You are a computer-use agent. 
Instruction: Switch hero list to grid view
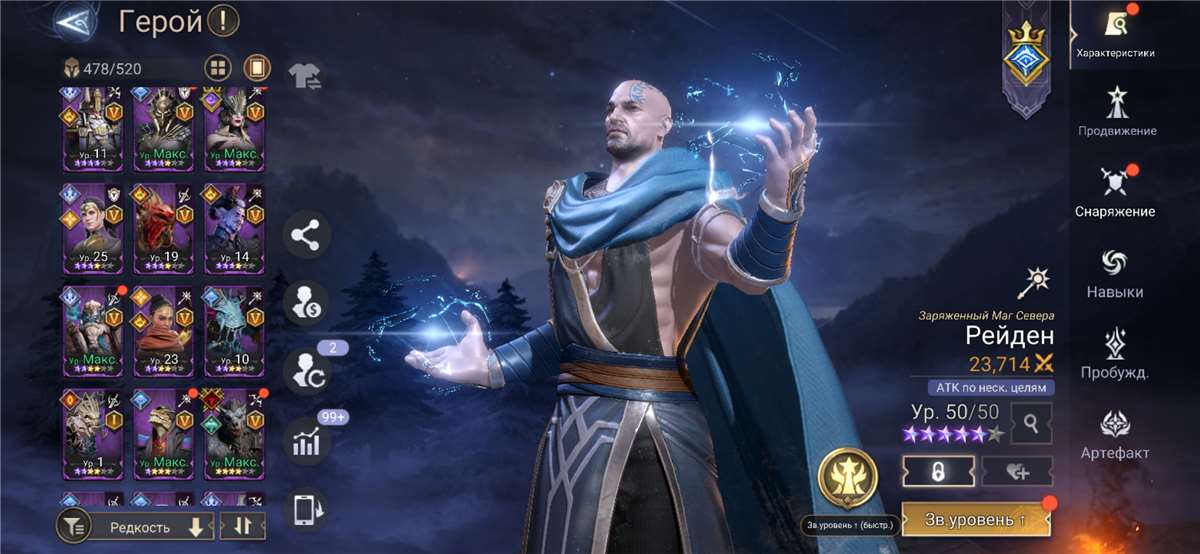coord(218,69)
